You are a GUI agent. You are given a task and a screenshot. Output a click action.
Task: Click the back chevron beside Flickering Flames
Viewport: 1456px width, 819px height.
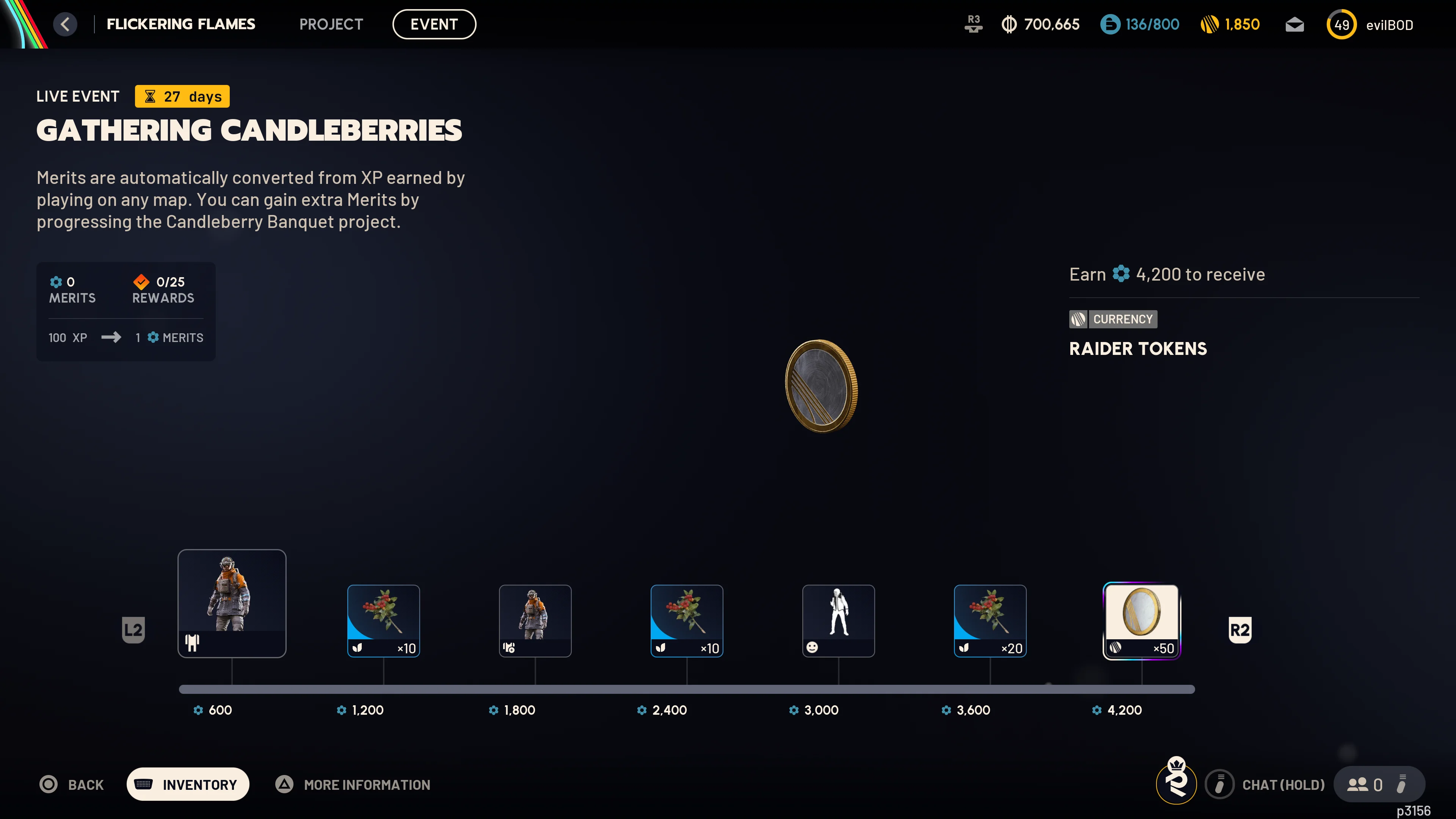tap(66, 24)
